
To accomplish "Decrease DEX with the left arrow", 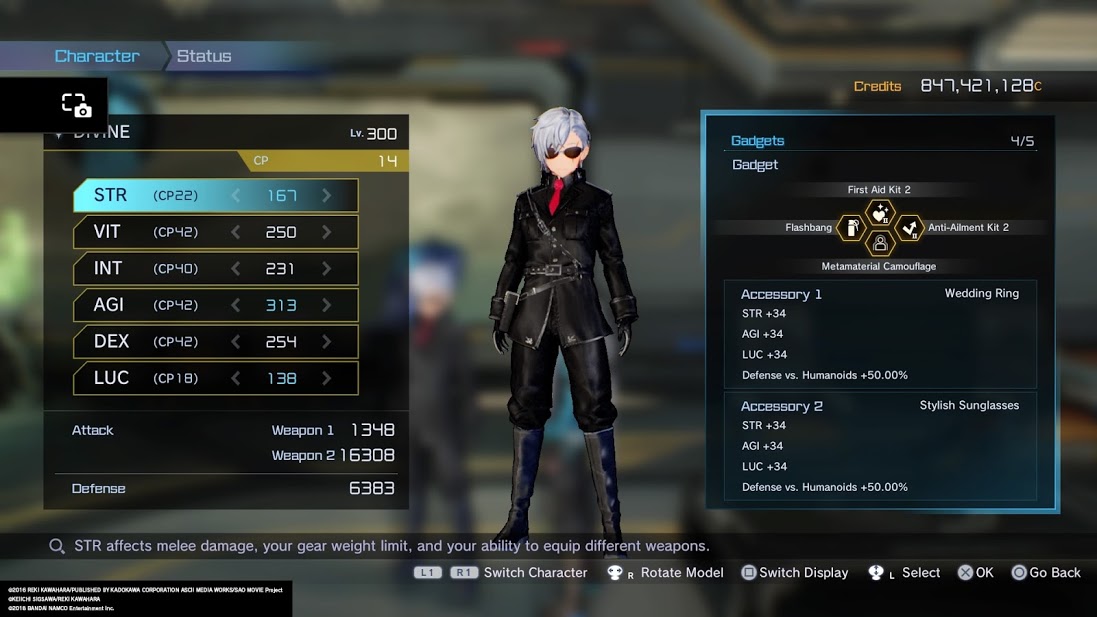I will coord(236,341).
